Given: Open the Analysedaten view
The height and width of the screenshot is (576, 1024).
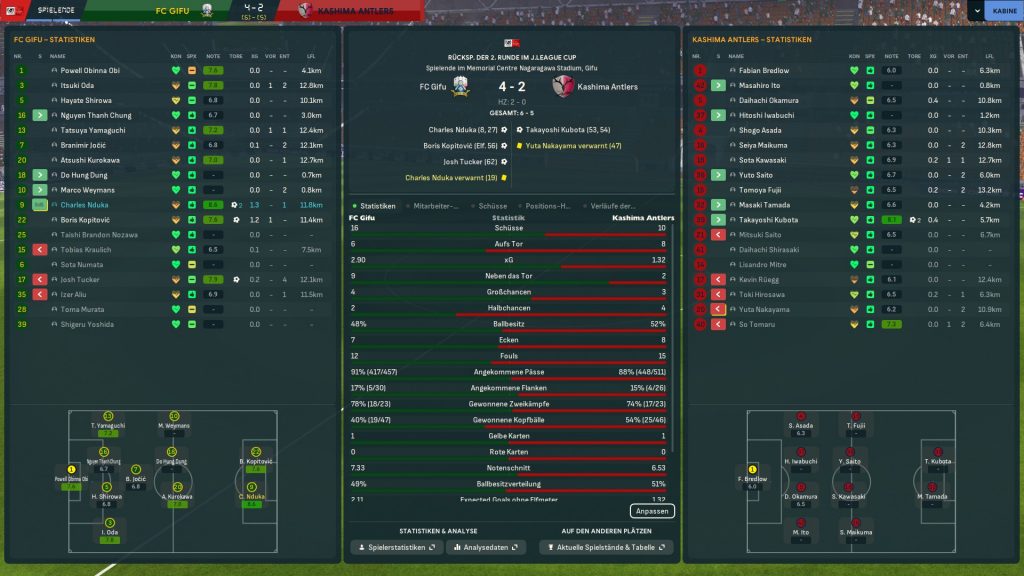Looking at the screenshot, I should tap(486, 548).
